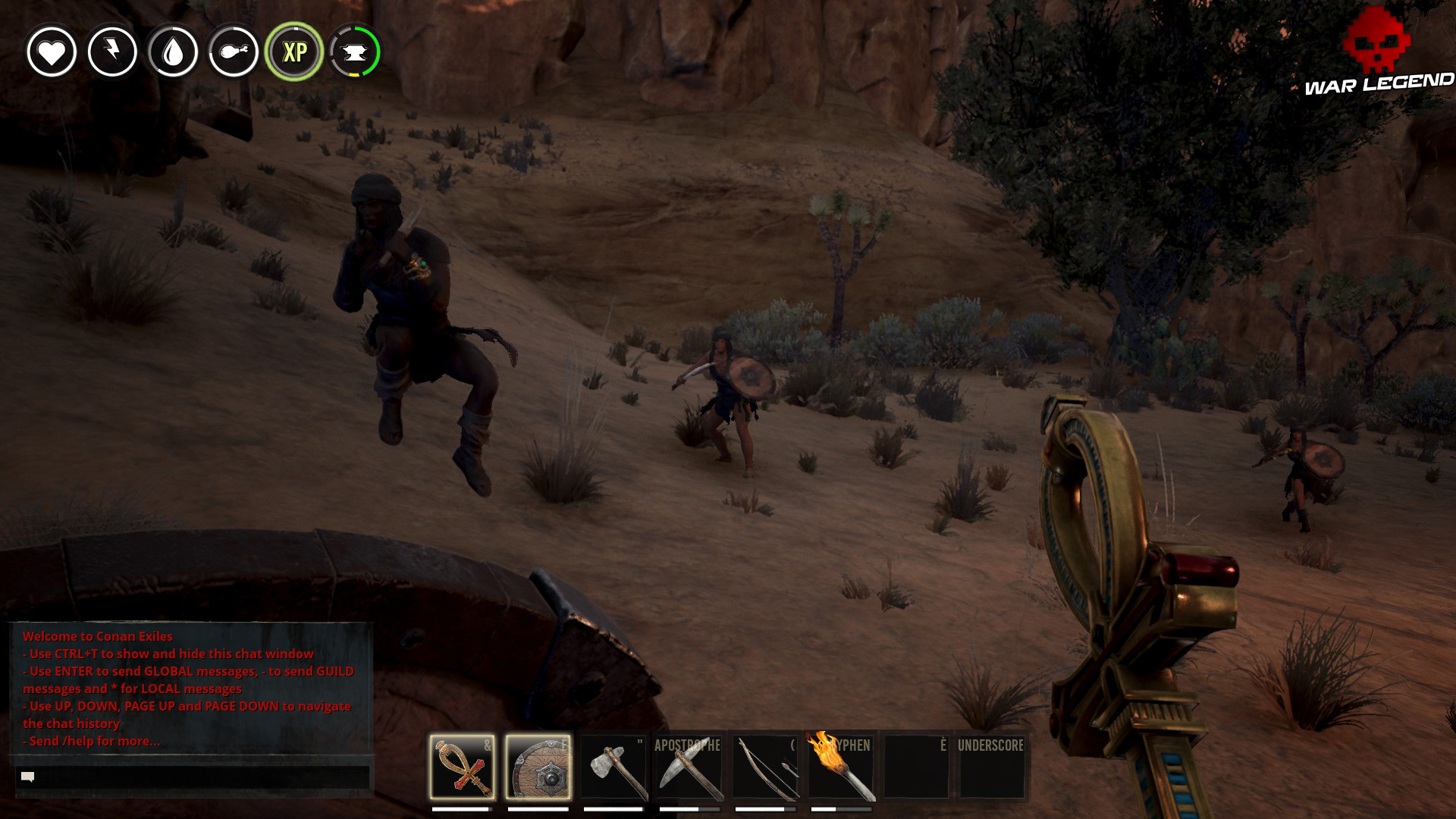Click the small chat message box icon
Screen dimensions: 1456x819
(x=27, y=776)
